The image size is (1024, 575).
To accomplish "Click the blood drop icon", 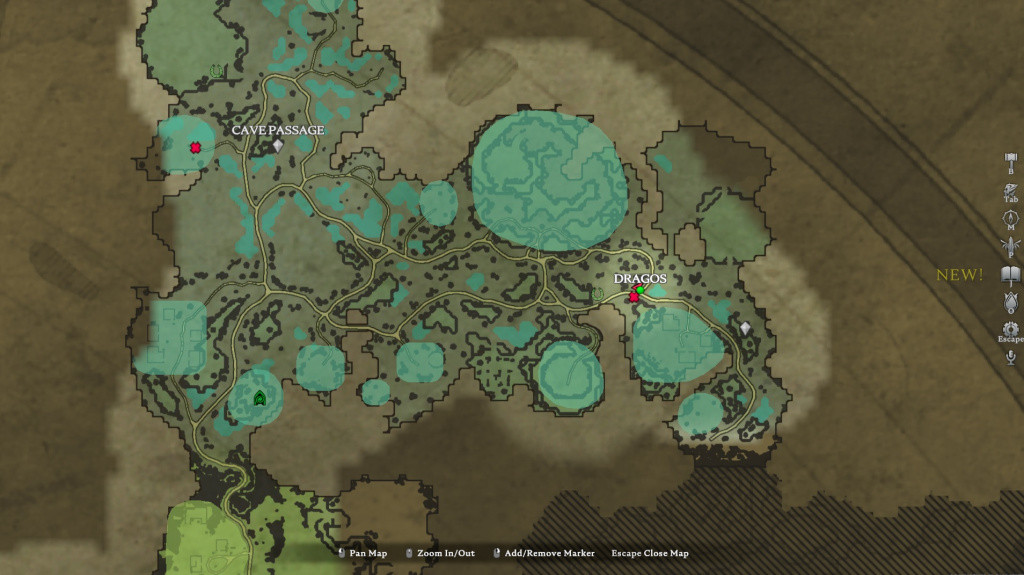I will pyautogui.click(x=1010, y=301).
